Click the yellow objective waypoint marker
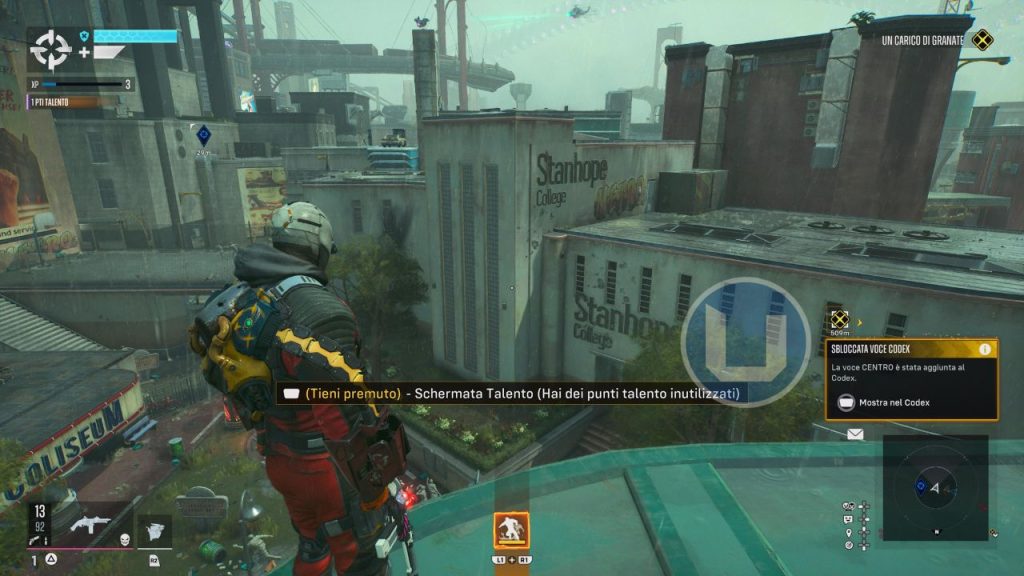Image resolution: width=1024 pixels, height=576 pixels. (839, 319)
